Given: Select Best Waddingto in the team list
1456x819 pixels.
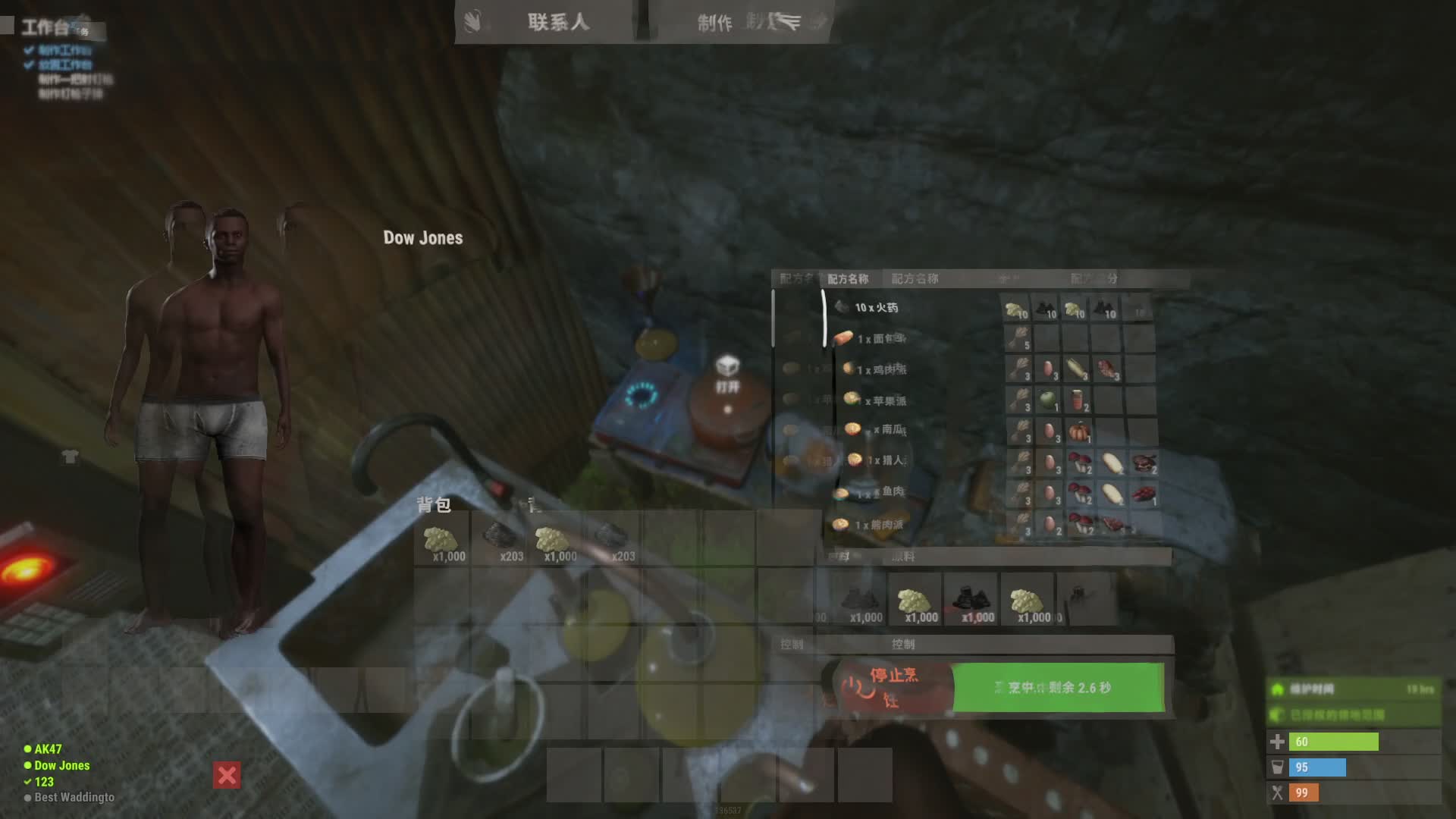Looking at the screenshot, I should [74, 797].
